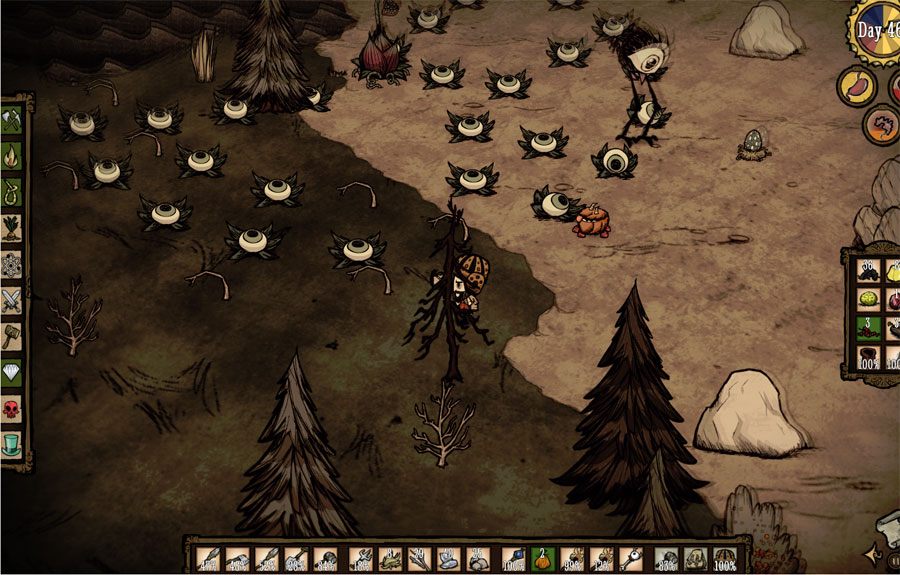
Task: Open the Refine diamond tab
Action: (11, 371)
